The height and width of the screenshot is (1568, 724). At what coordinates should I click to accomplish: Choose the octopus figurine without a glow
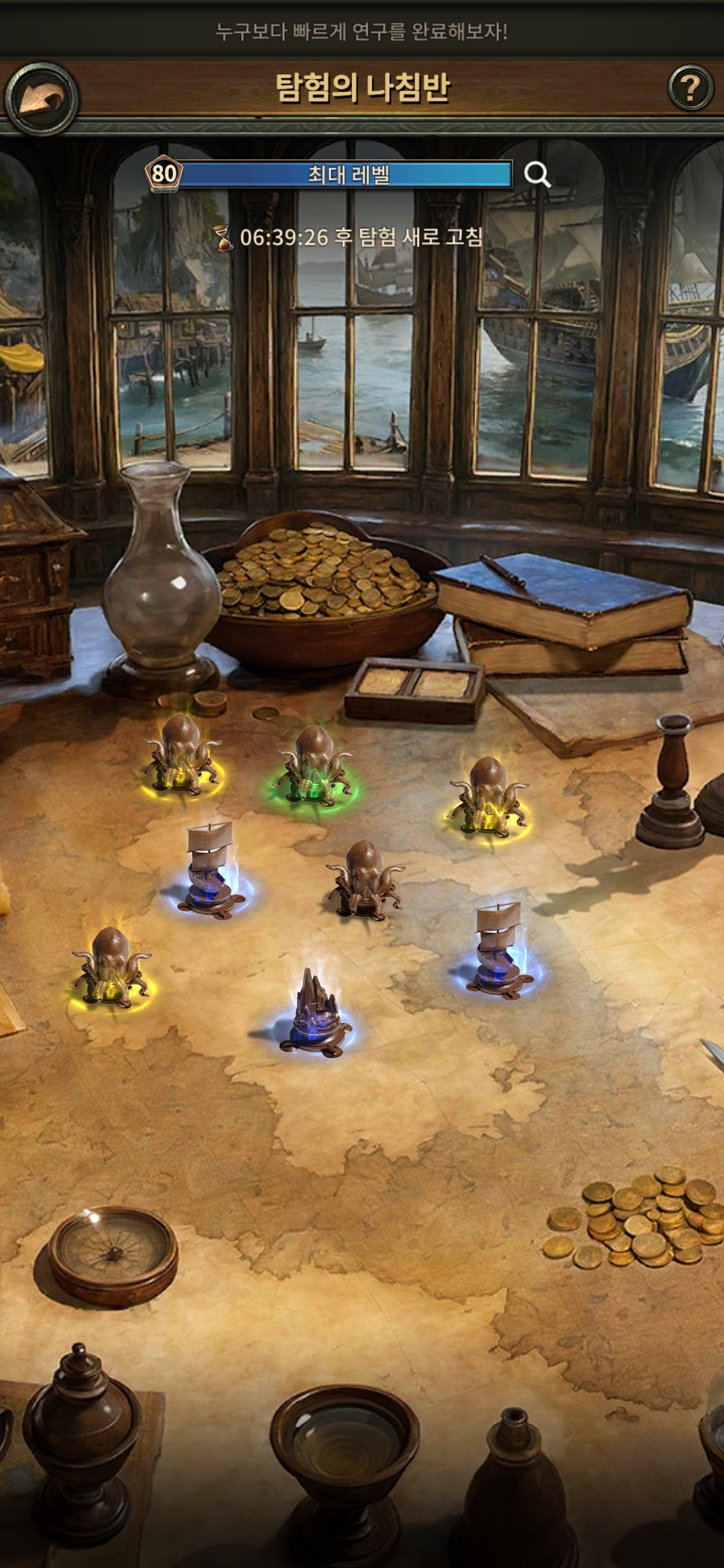pyautogui.click(x=364, y=878)
